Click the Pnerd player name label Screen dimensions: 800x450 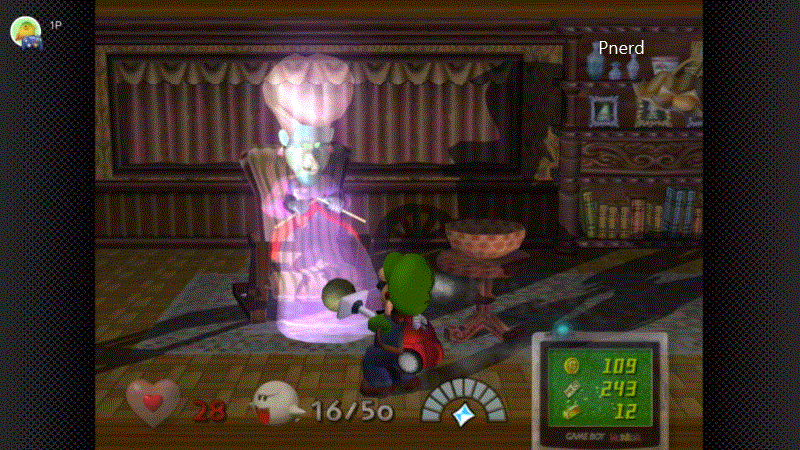[x=621, y=47]
